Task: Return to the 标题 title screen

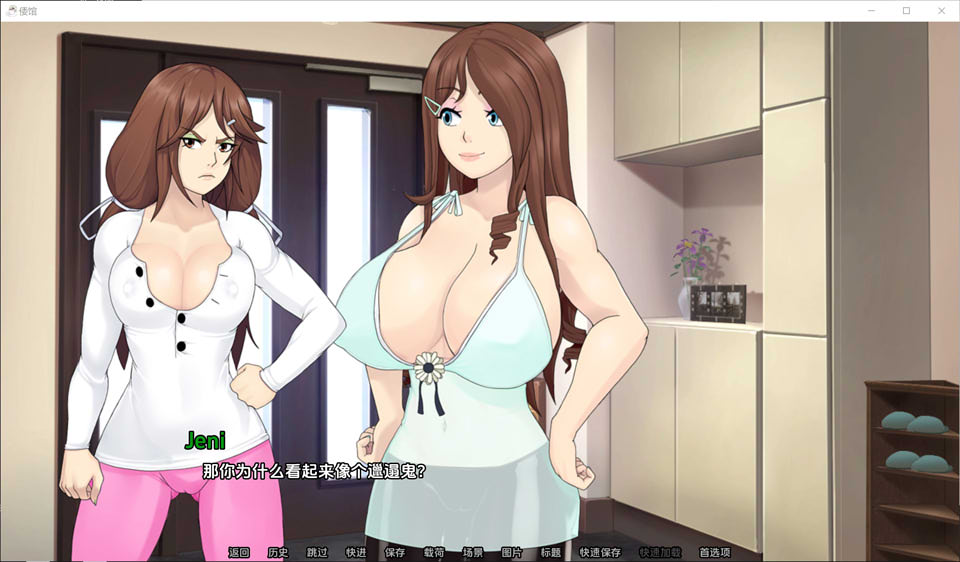Action: (551, 552)
